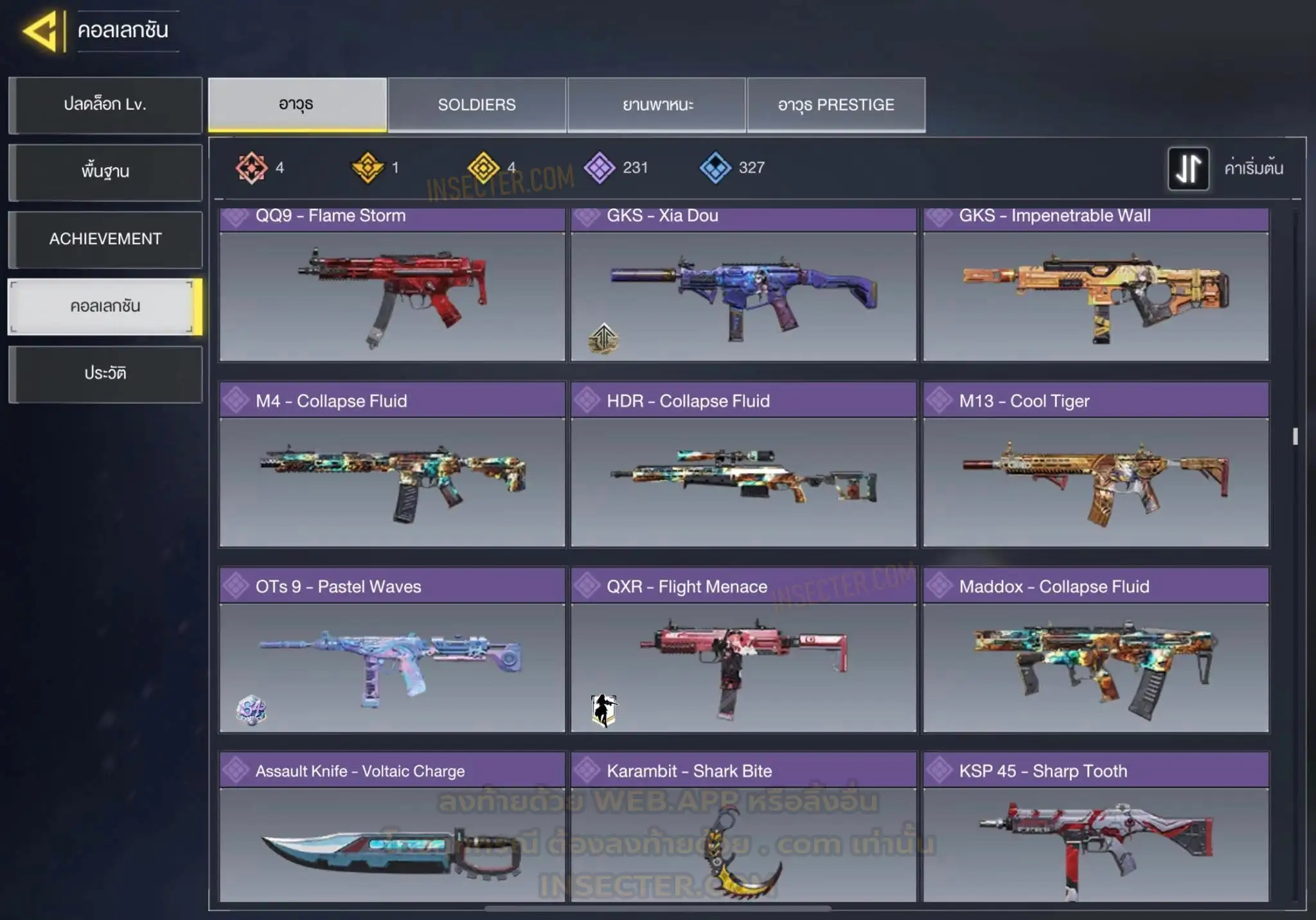
Task: Select the พื้นฐาน menu entry
Action: (x=105, y=172)
